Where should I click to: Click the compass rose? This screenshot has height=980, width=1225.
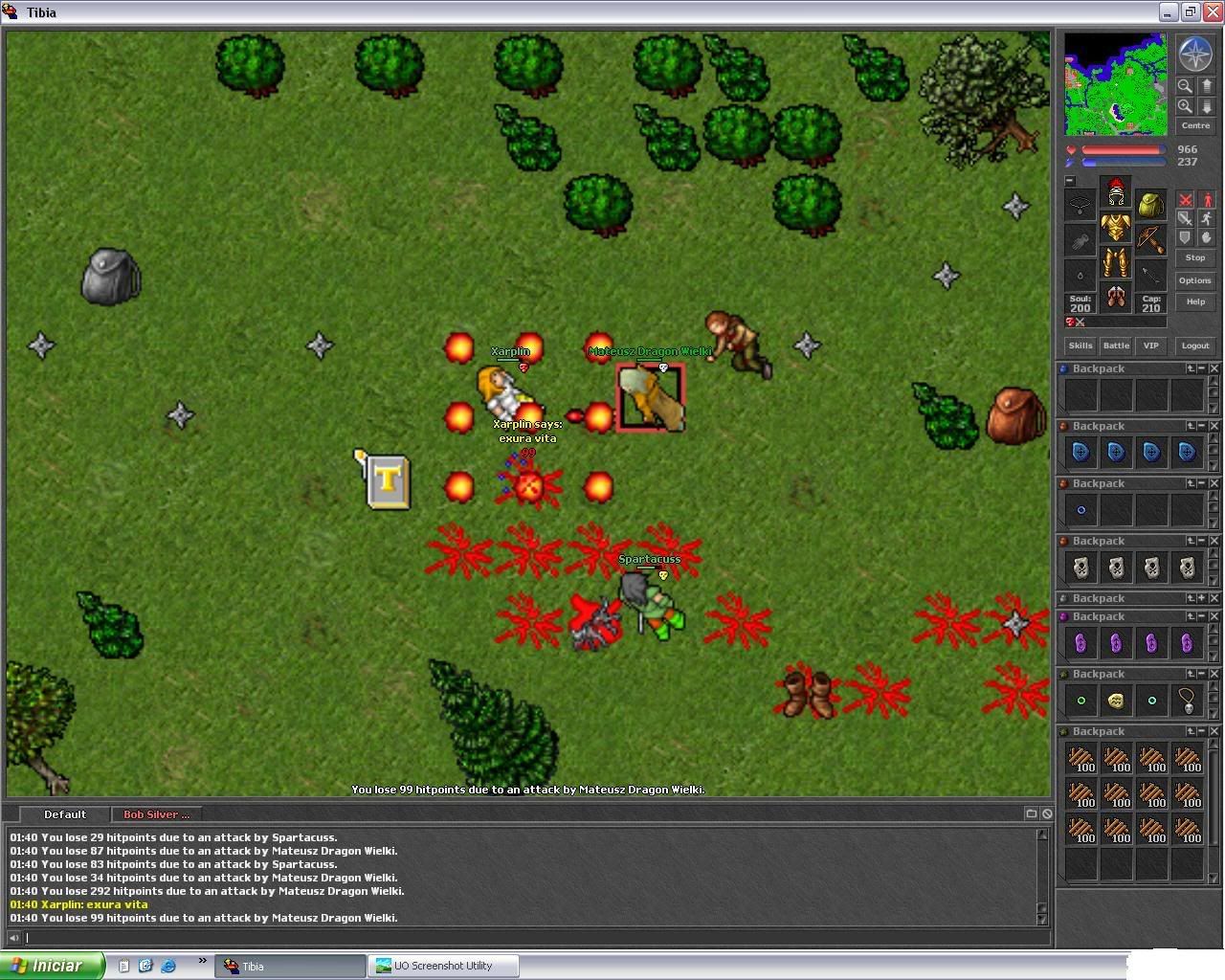click(x=1195, y=55)
